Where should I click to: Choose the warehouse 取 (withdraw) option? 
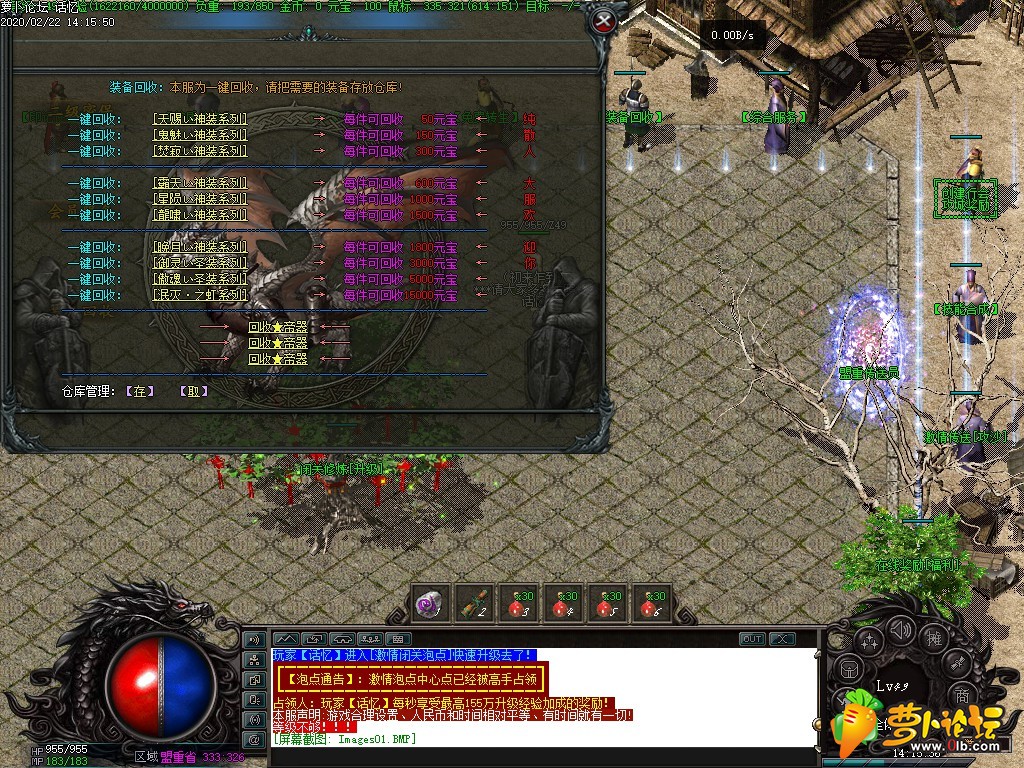[x=193, y=391]
